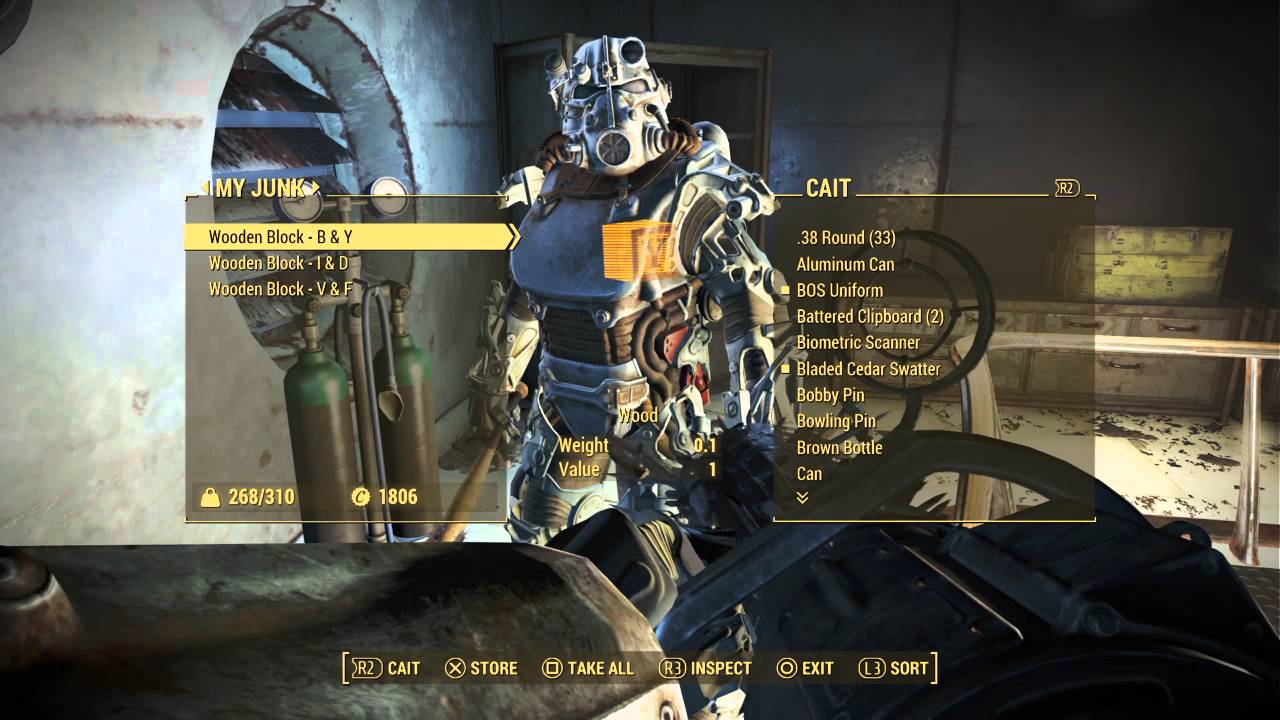Show more items with the down chevron
The image size is (1280, 720).
[x=802, y=497]
